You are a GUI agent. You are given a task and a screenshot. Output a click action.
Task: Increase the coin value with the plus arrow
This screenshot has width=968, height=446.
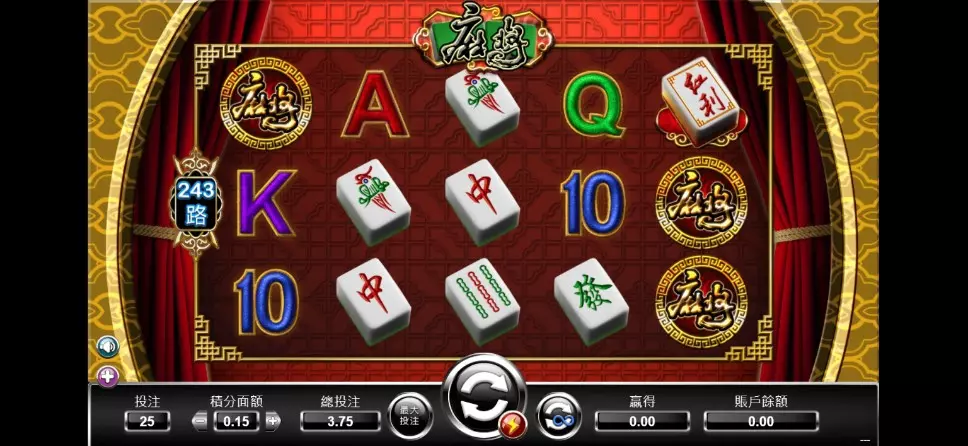tap(272, 422)
